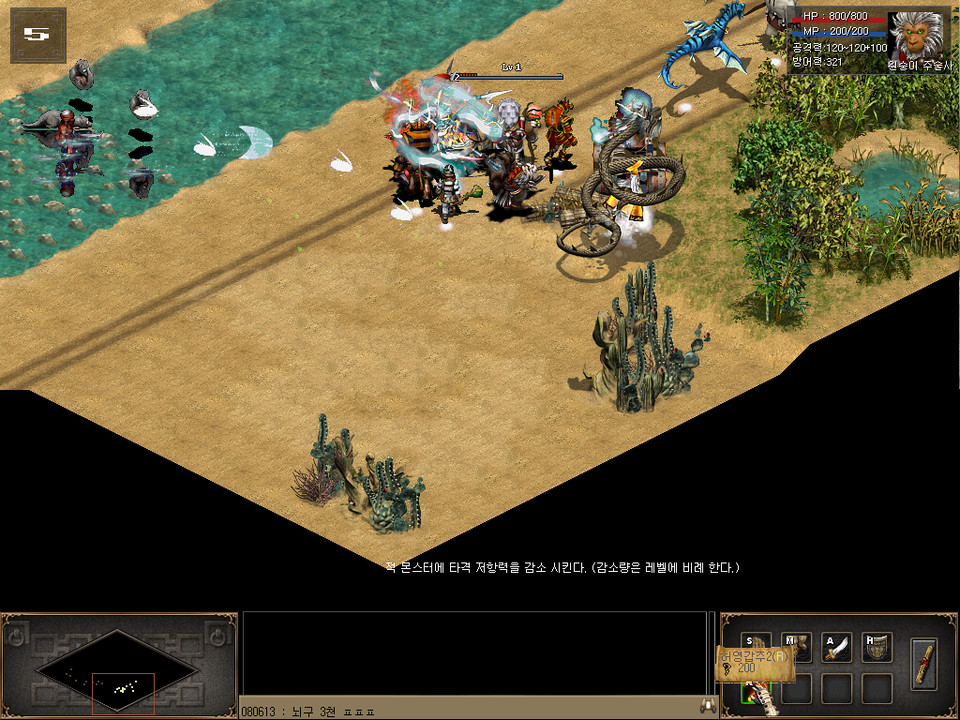Open the red-ribboned scroll button
Viewport: 960px width, 720px height.
[x=925, y=662]
